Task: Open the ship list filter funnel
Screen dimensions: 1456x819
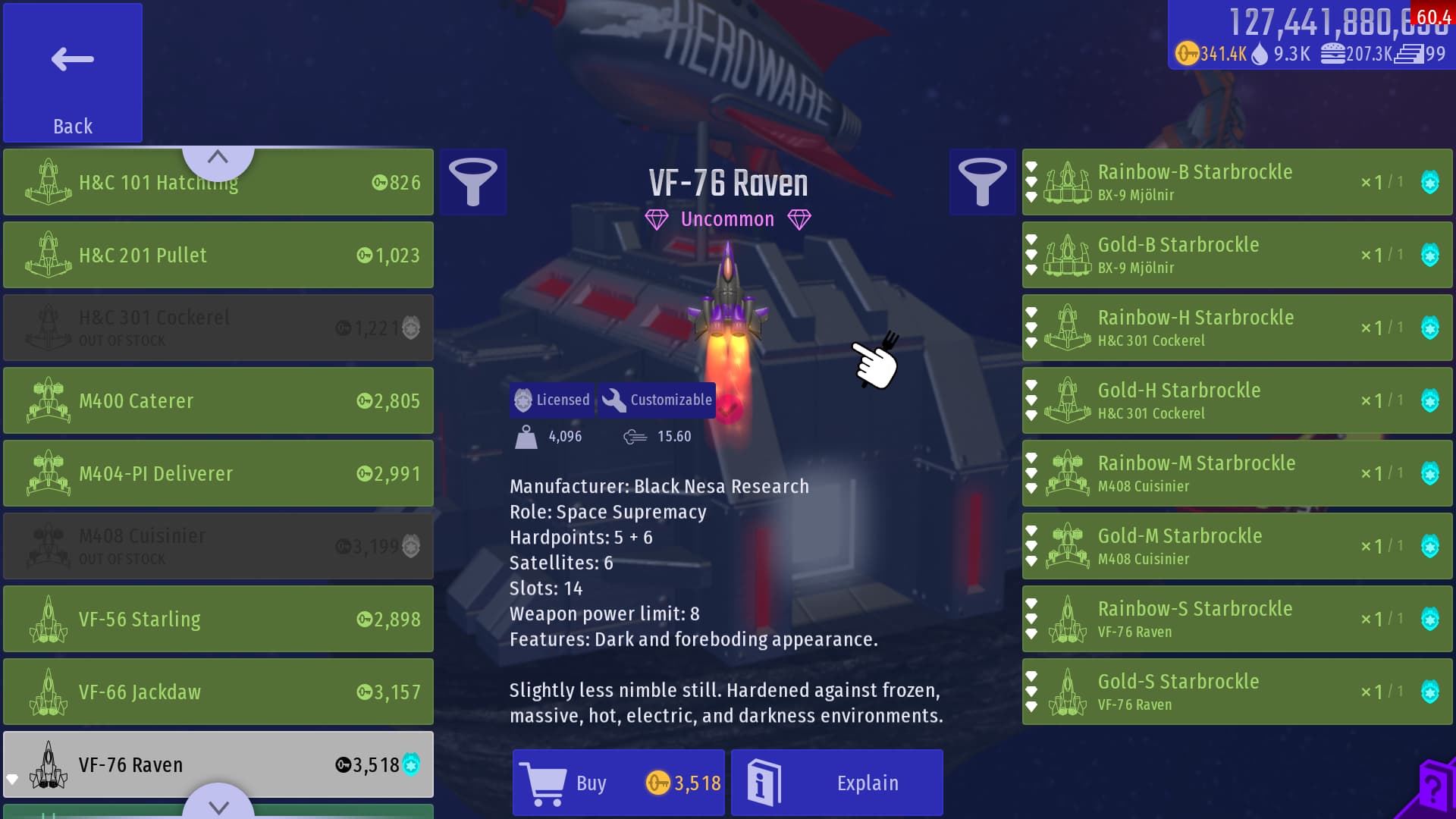Action: [x=473, y=182]
